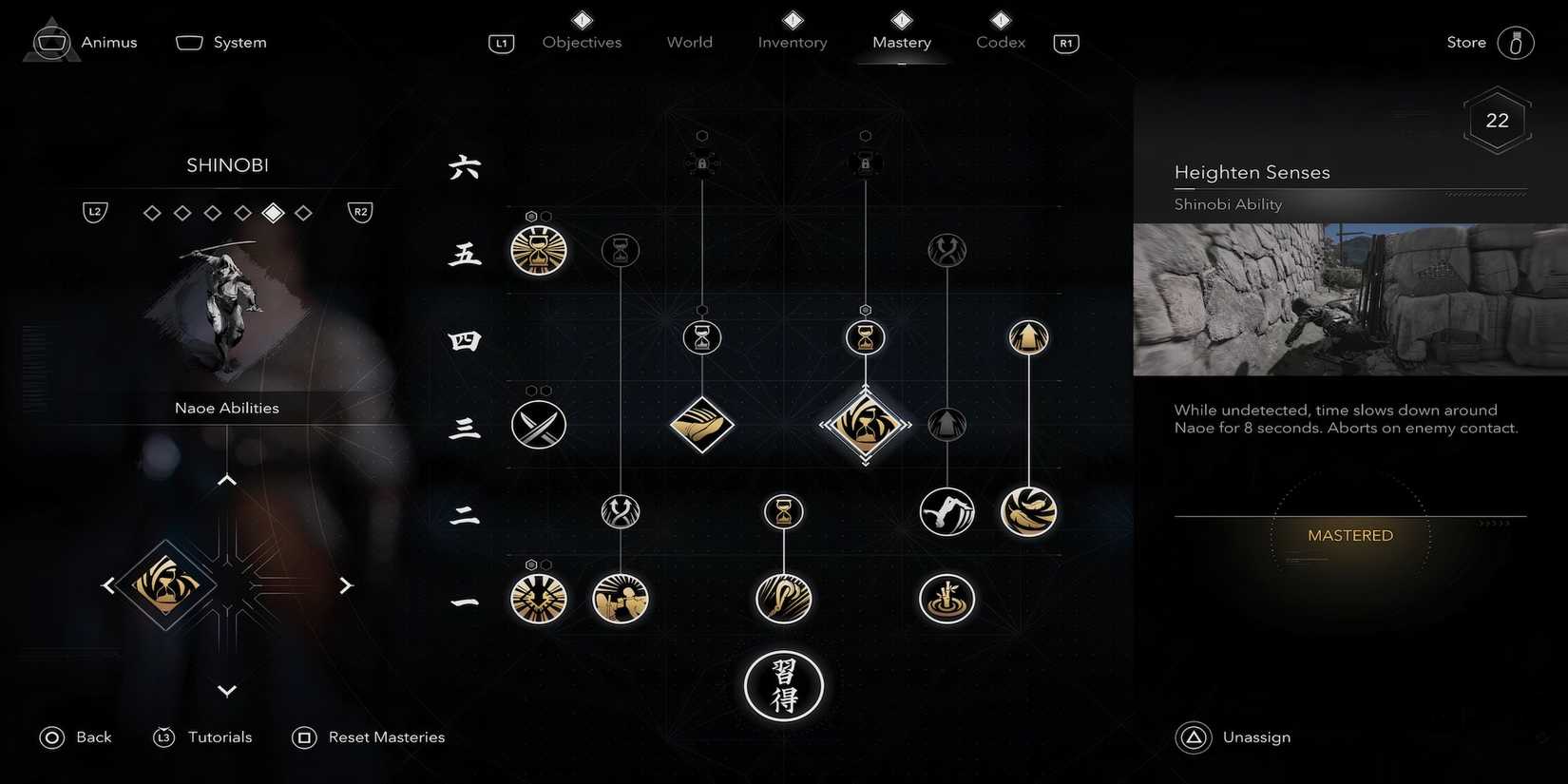Viewport: 1568px width, 784px height.
Task: Open the 習得 base mastery node
Action: [x=783, y=686]
